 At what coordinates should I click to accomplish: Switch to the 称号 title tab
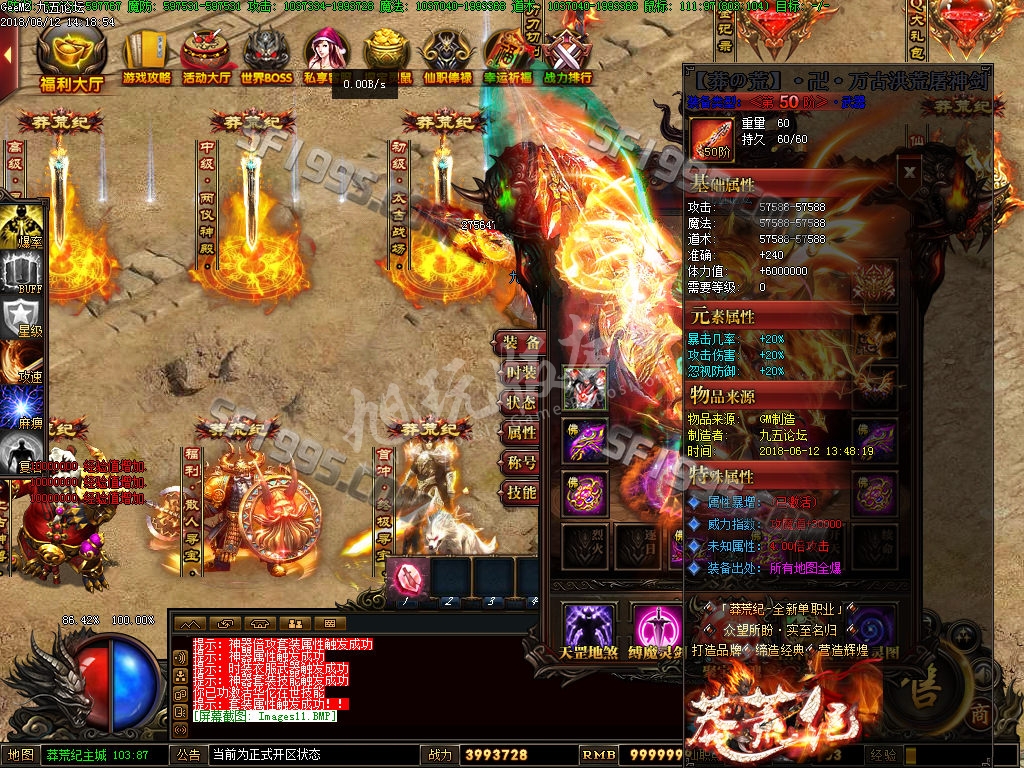(x=520, y=463)
